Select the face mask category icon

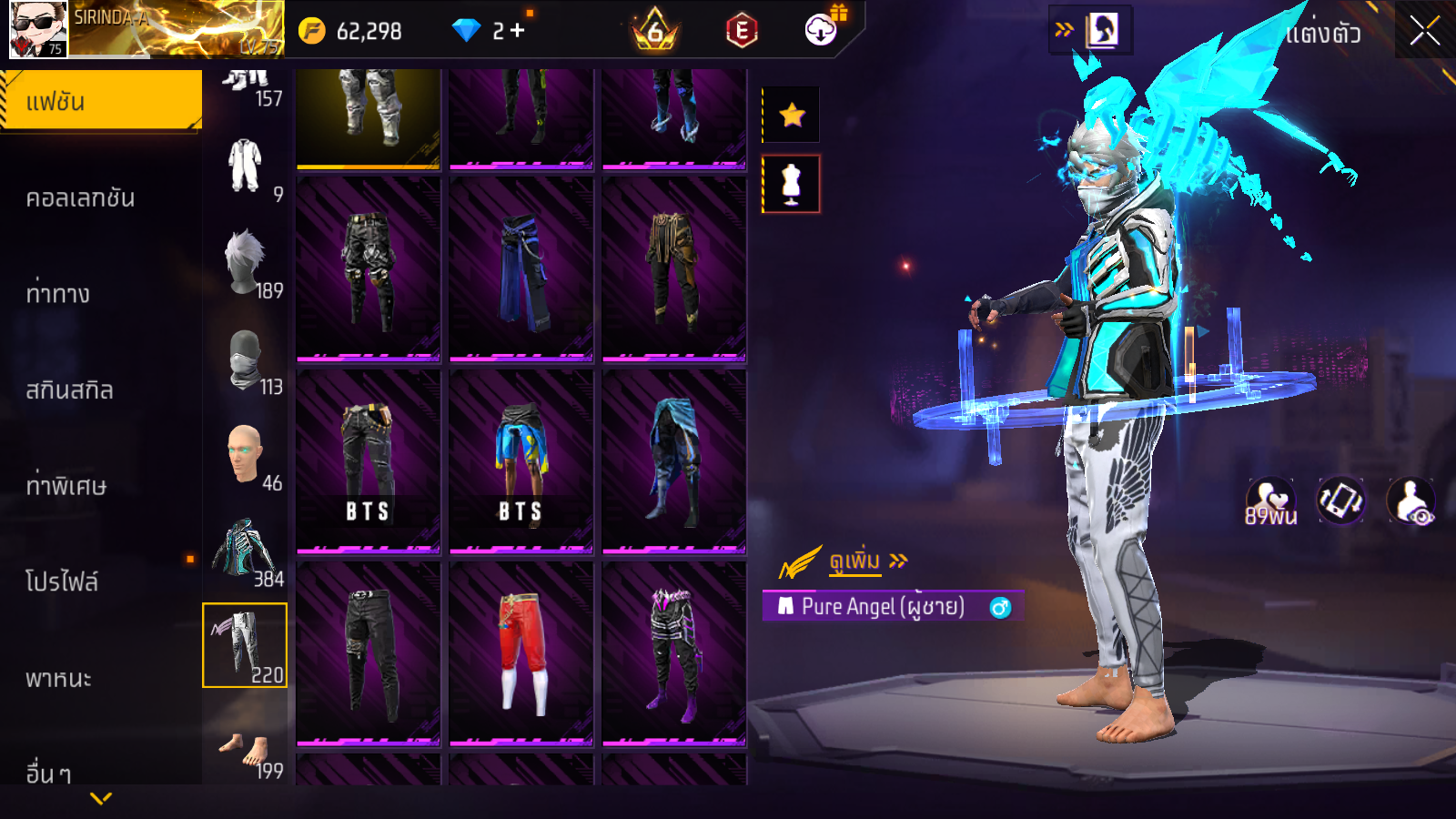point(245,360)
